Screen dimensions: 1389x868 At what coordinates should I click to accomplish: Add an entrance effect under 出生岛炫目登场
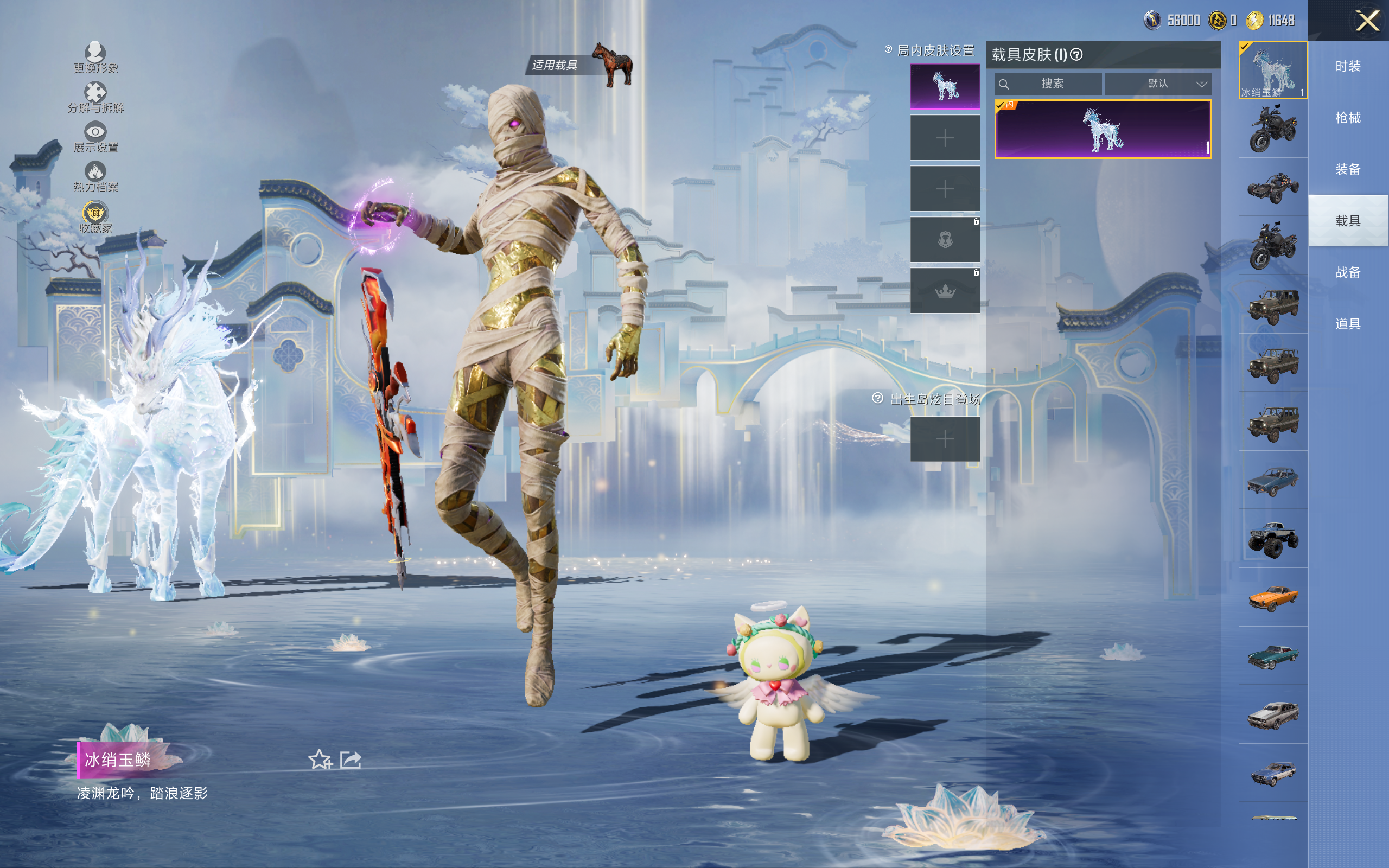tap(945, 439)
